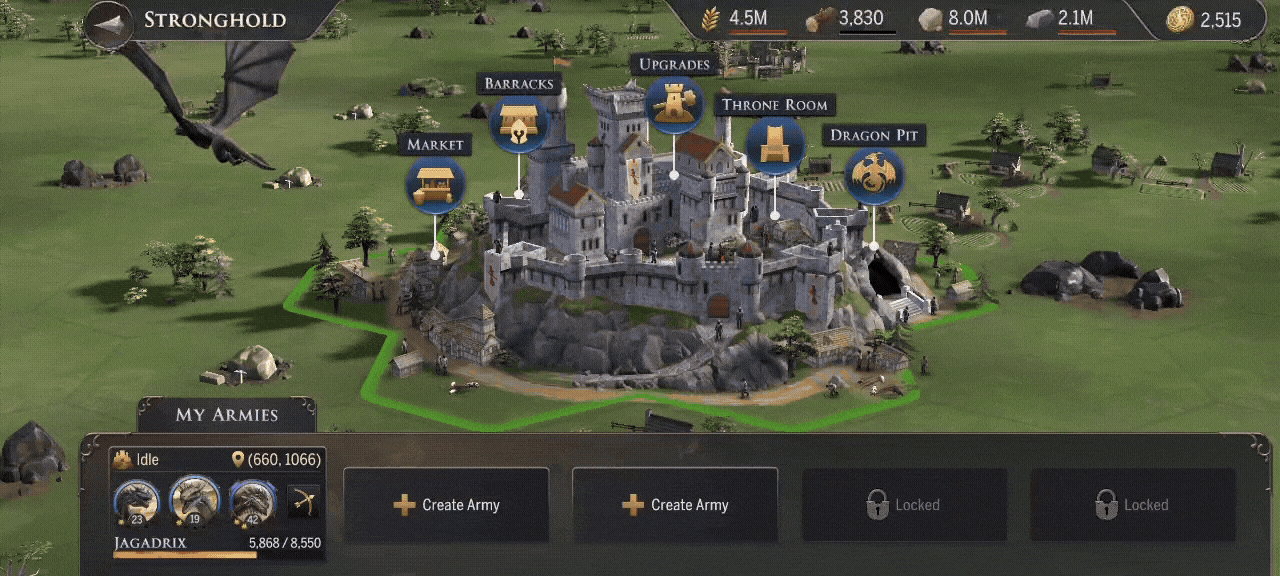This screenshot has height=576, width=1280.
Task: Select the My Armies tab
Action: point(227,415)
